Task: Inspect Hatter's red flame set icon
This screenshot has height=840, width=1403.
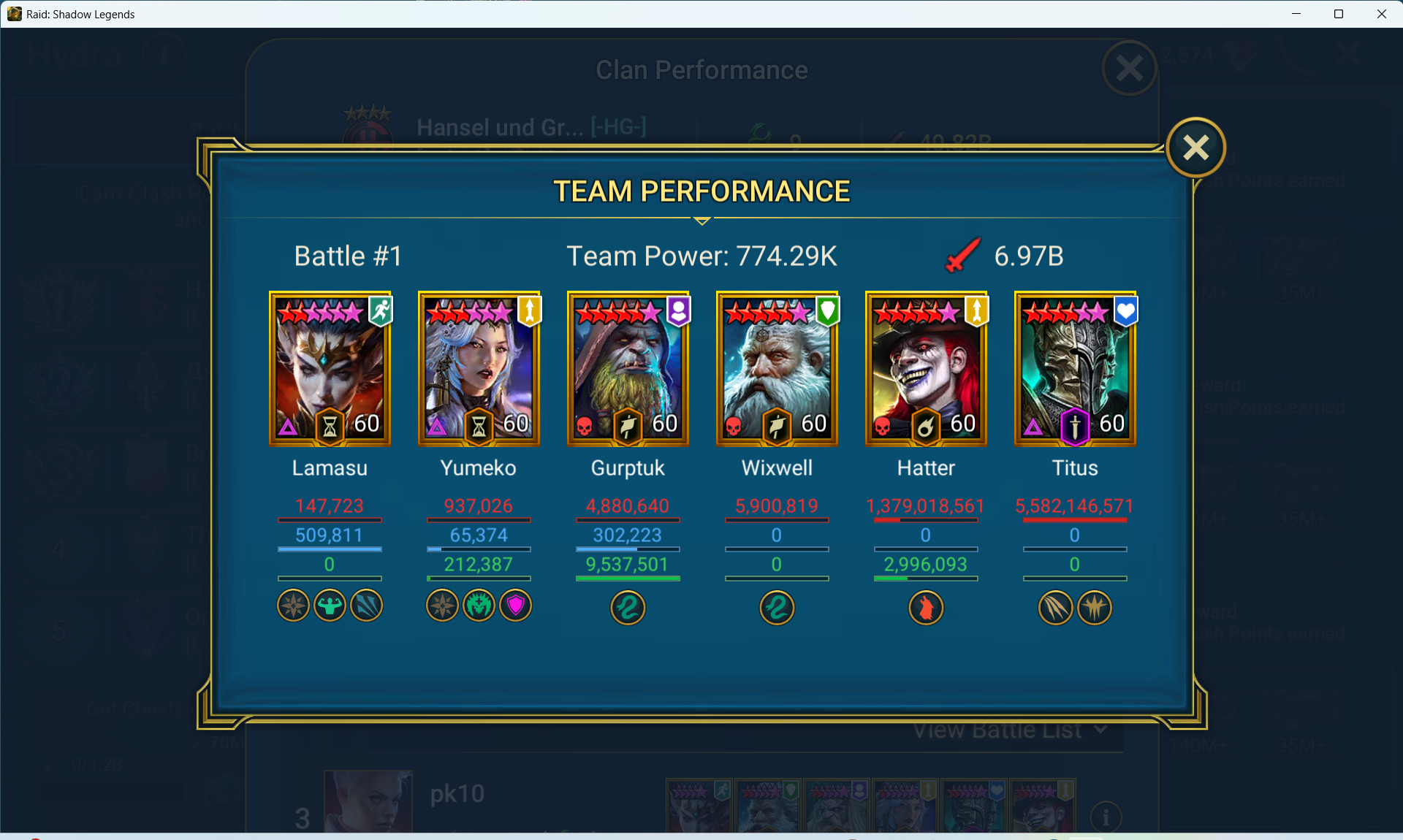Action: tap(926, 608)
